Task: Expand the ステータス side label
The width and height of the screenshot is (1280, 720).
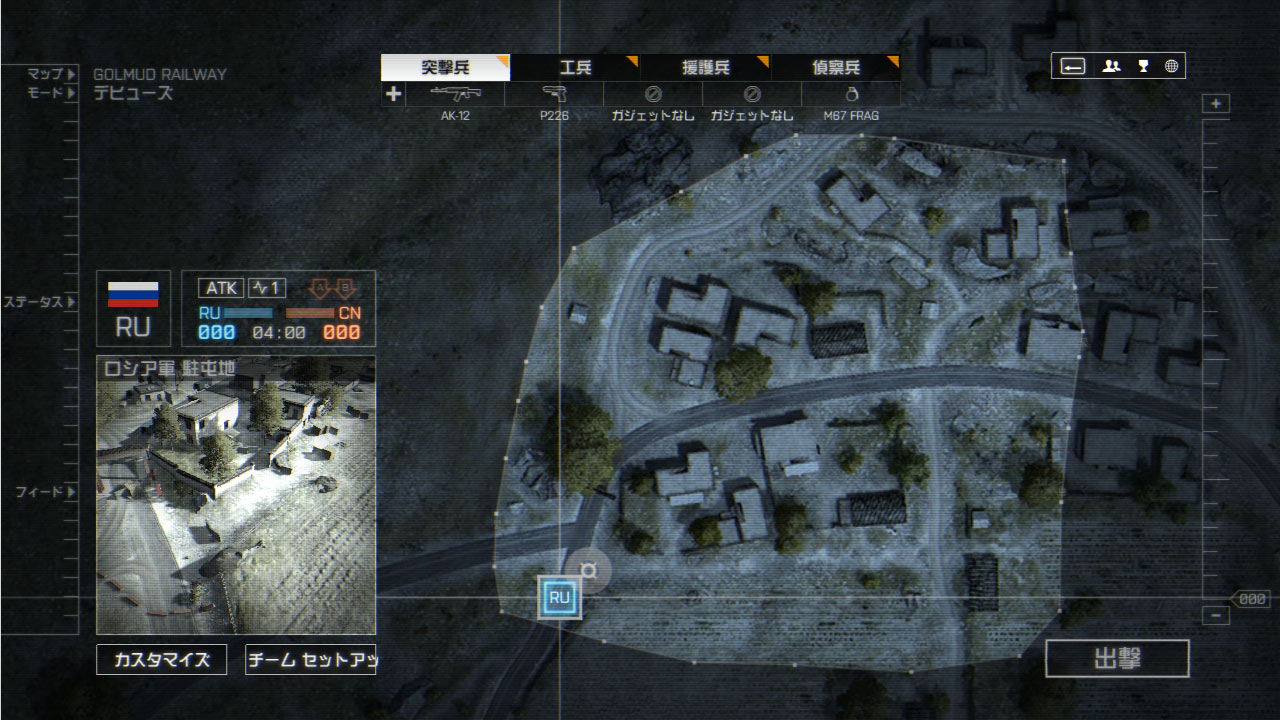Action: [x=40, y=302]
